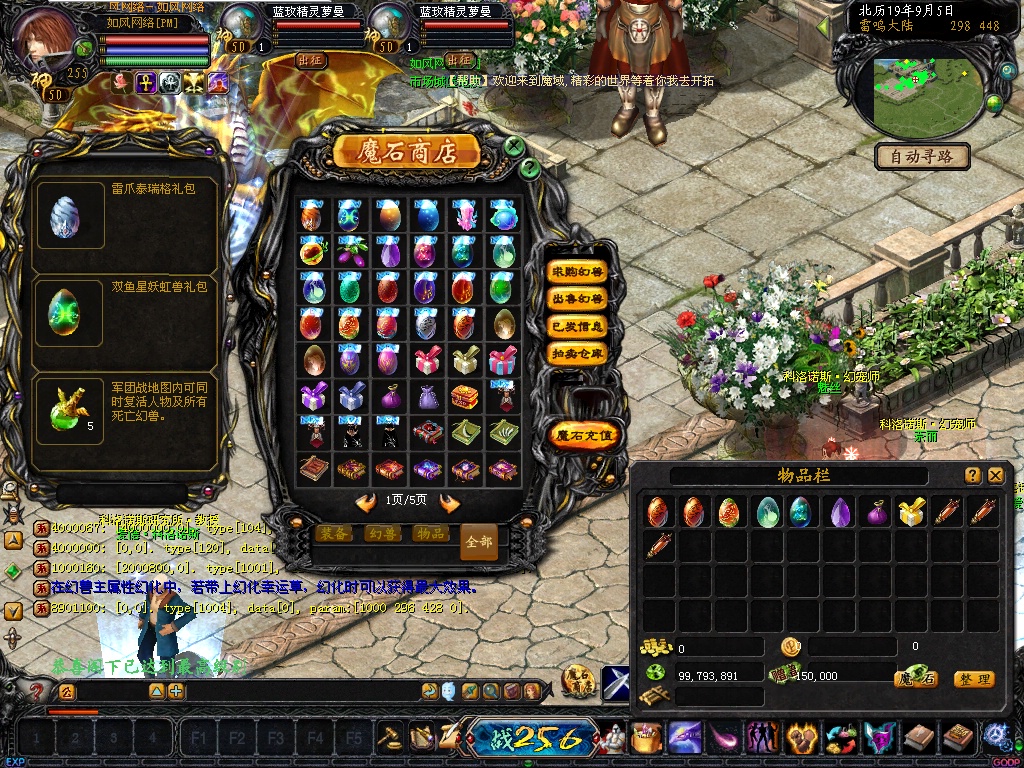Click the 自动寻路 auto-pathfinding button
The width and height of the screenshot is (1024, 768).
(x=923, y=156)
